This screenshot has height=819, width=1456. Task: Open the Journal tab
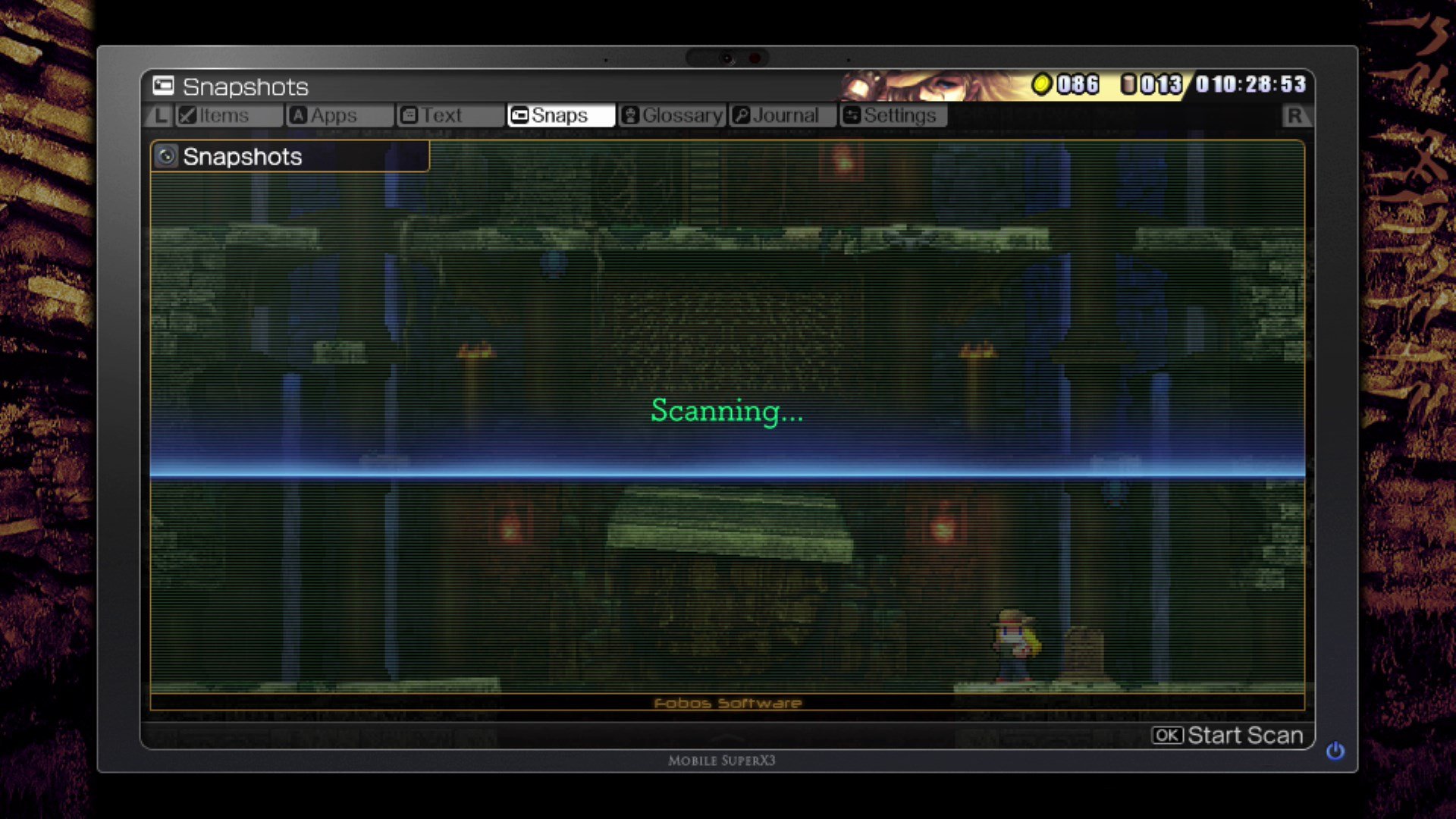pos(781,115)
